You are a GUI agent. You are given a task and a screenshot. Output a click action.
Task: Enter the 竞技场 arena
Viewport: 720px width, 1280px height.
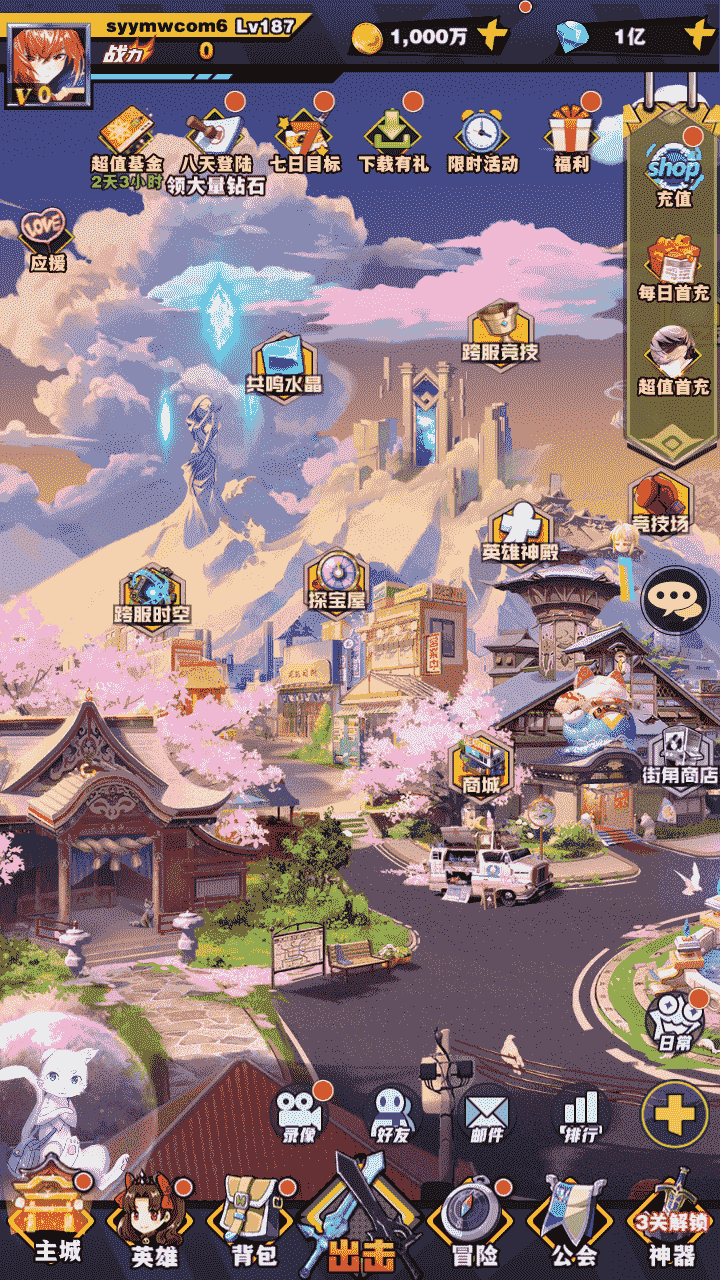point(660,500)
